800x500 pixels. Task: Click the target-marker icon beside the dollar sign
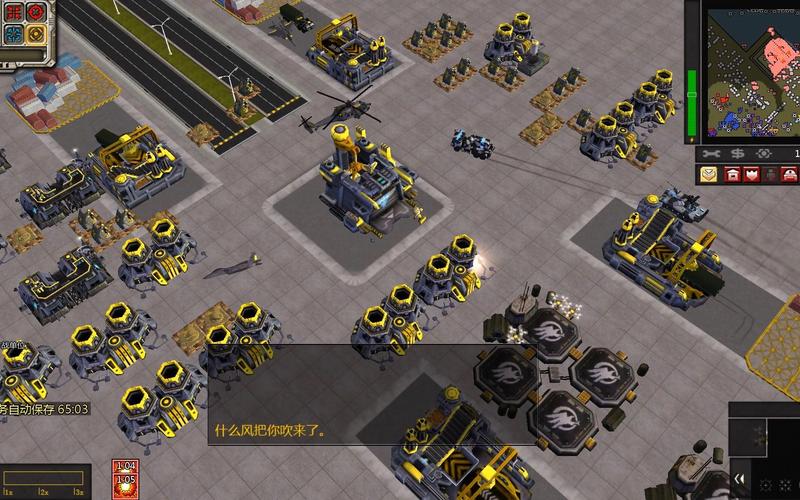764,153
